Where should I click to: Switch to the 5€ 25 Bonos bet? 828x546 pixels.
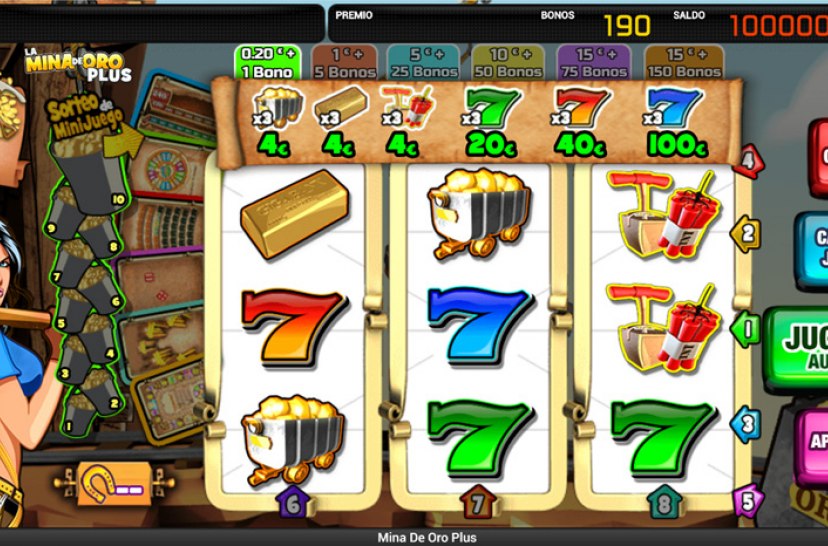coord(421,62)
